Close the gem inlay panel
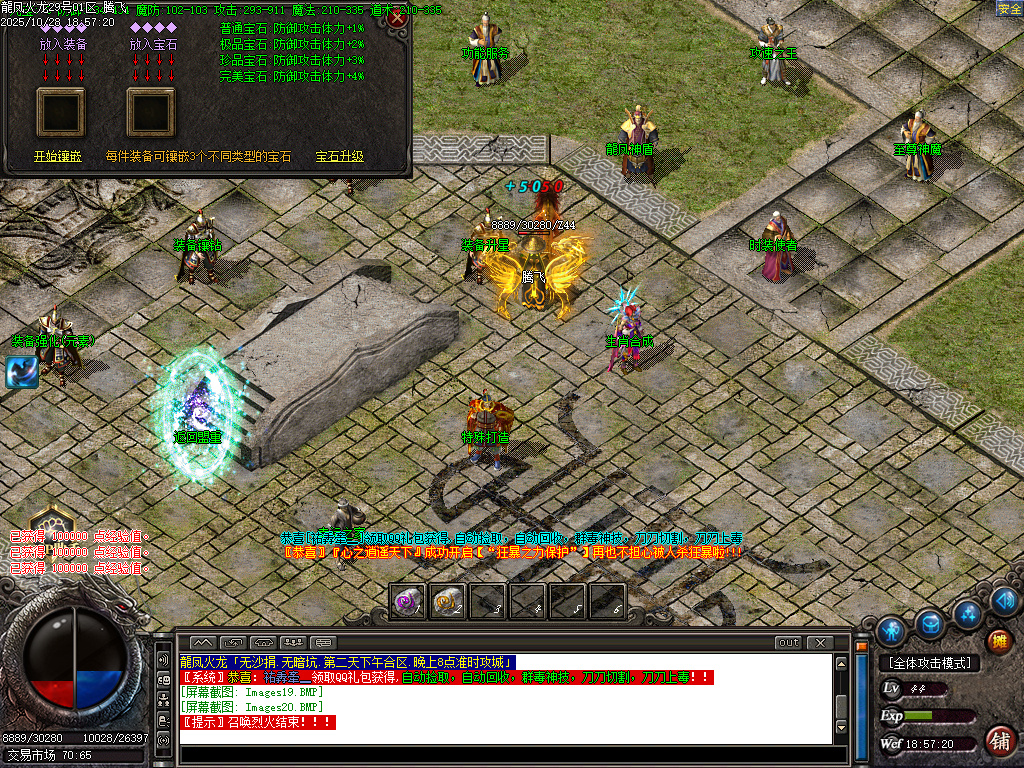Image resolution: width=1024 pixels, height=768 pixels. coord(397,18)
